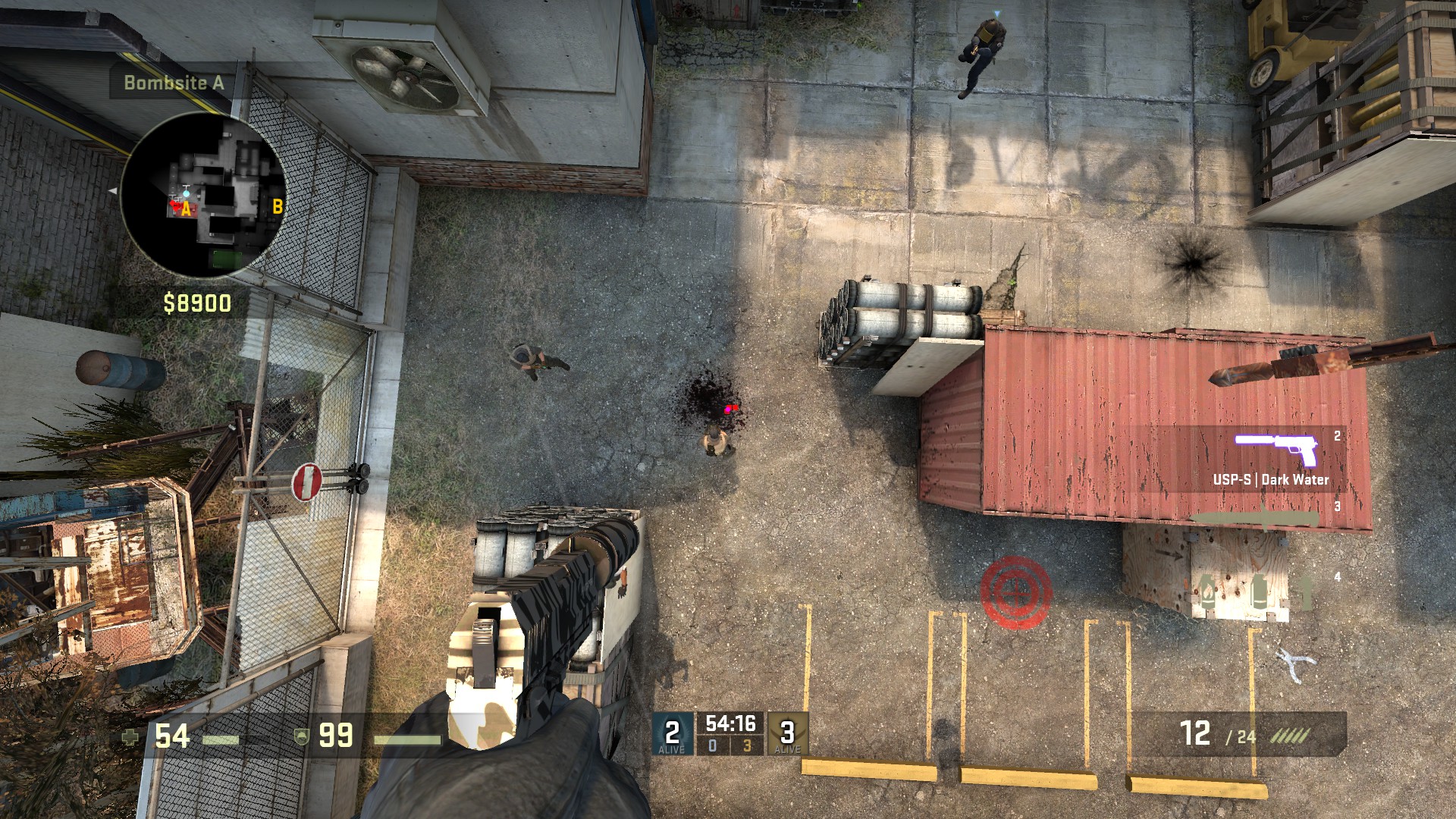
Task: Switch to the knife weapon slot
Action: [1251, 519]
